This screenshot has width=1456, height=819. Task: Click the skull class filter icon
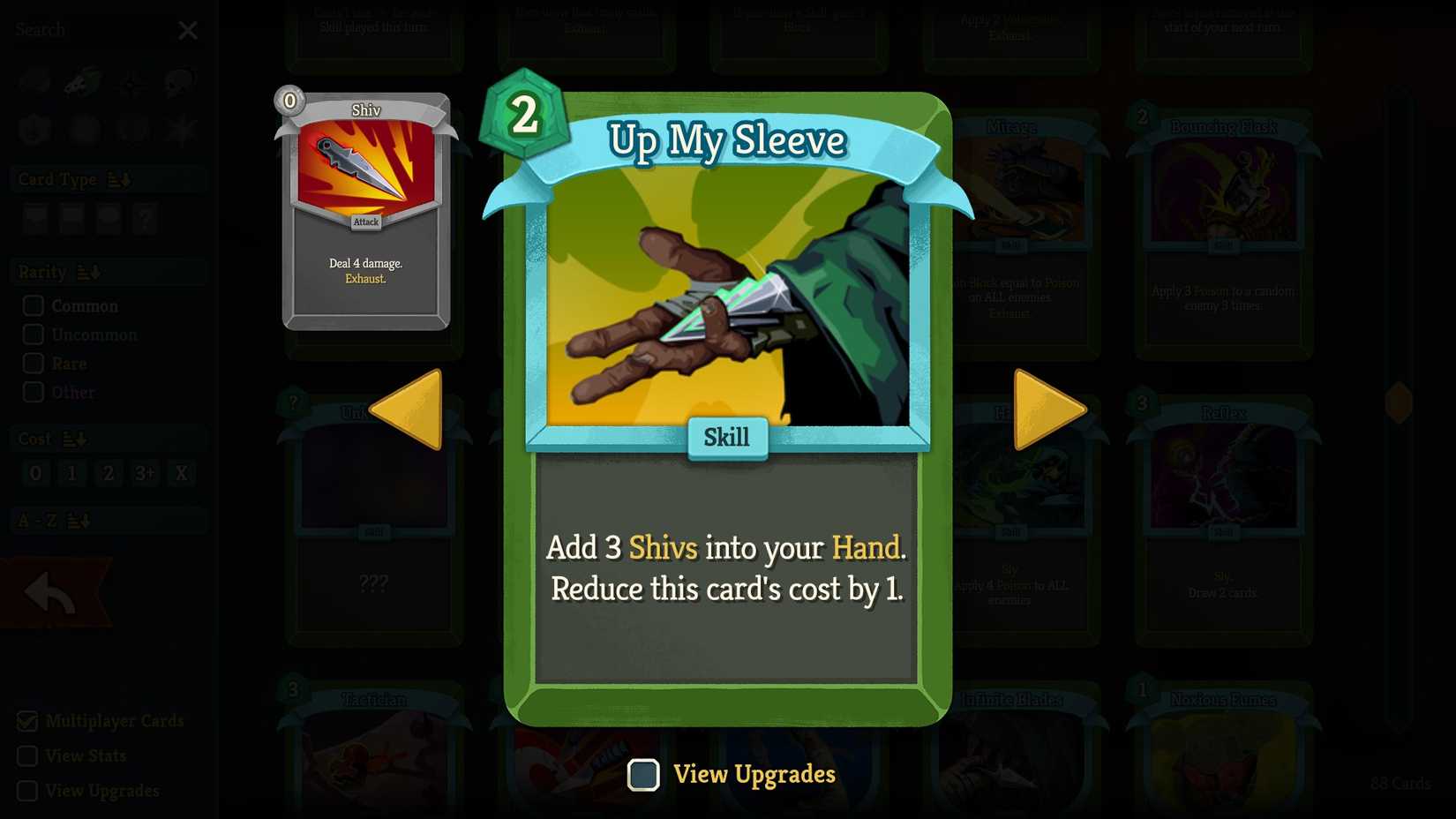179,79
